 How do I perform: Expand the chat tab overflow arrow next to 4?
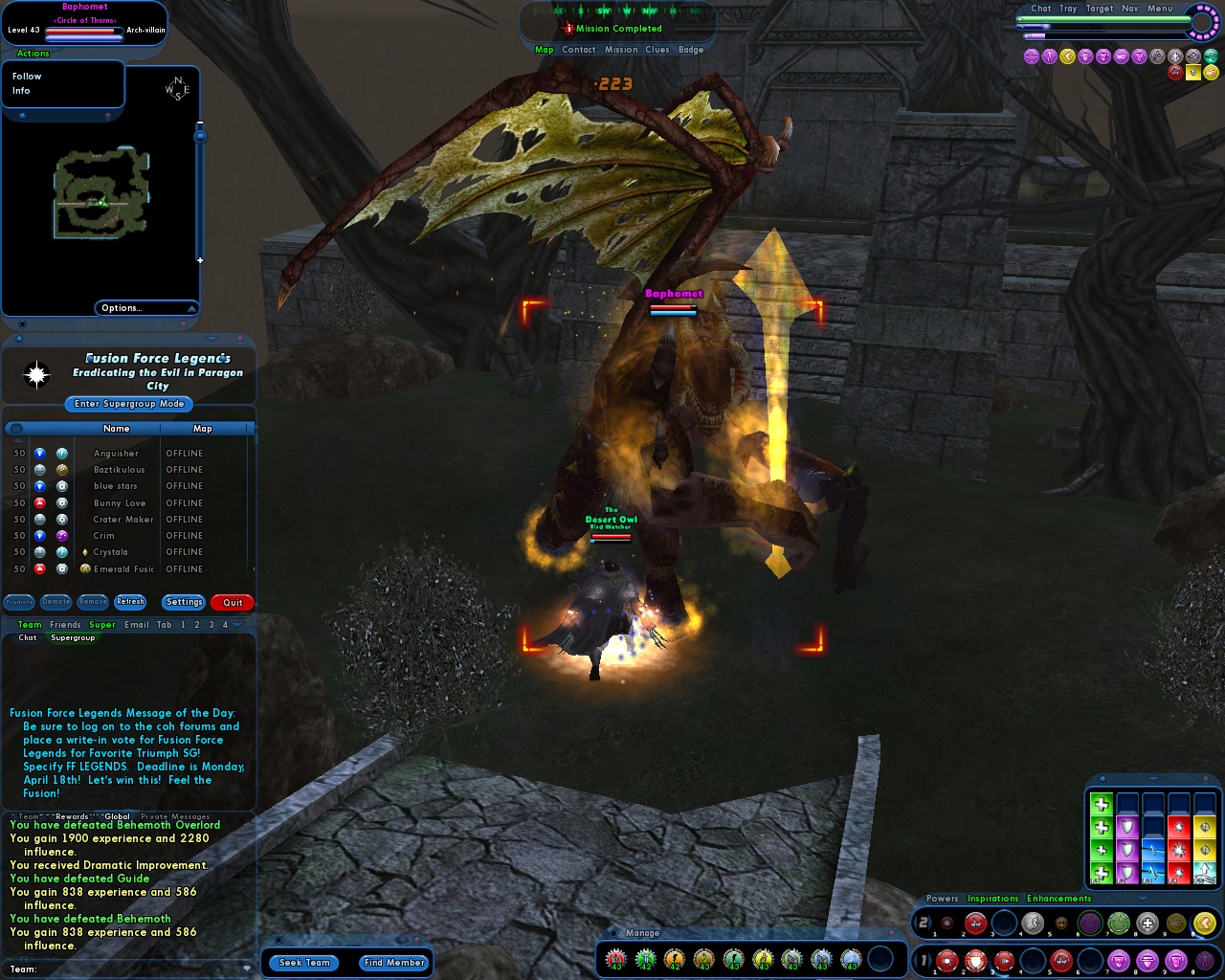pos(237,625)
